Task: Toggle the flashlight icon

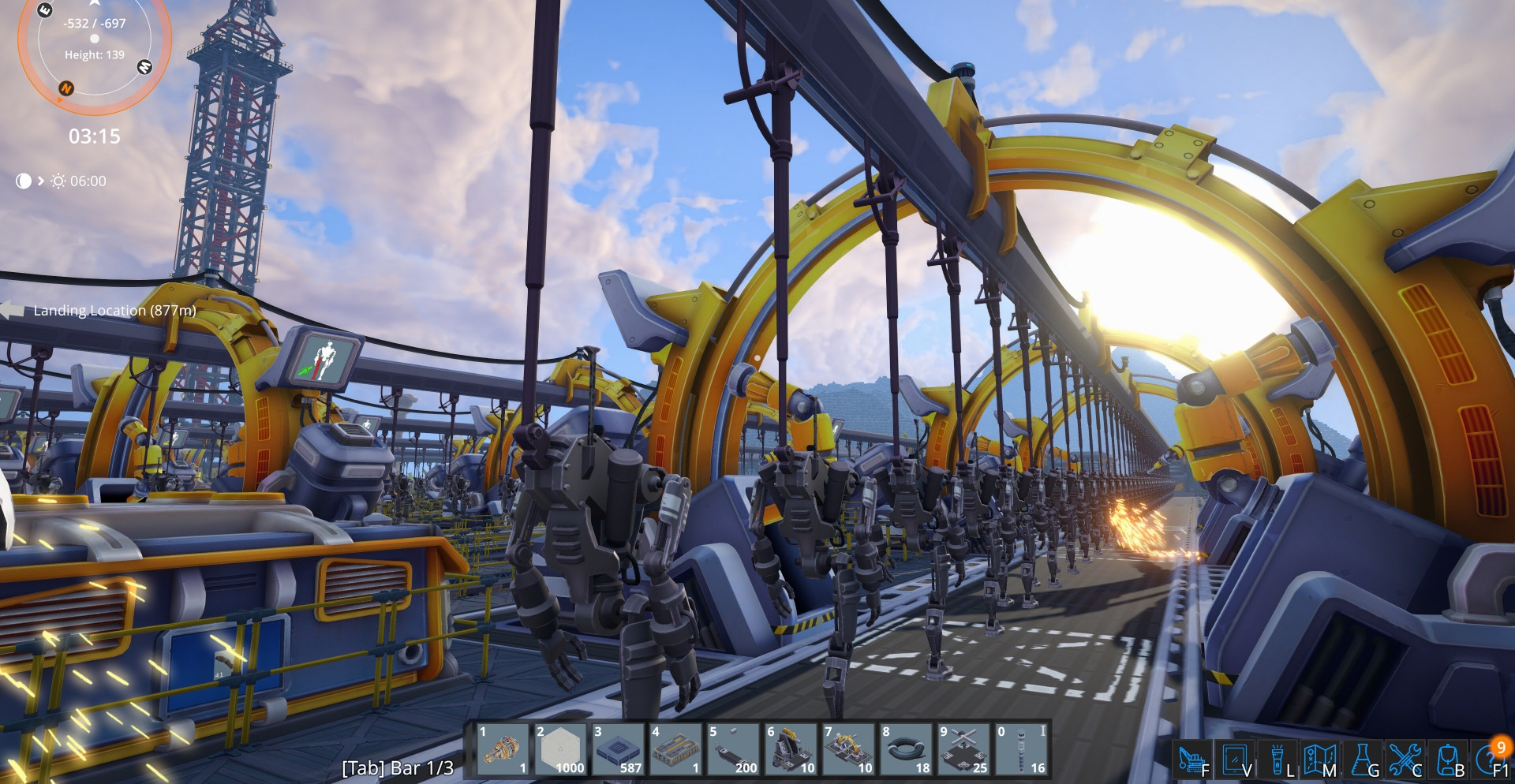Action: (1277, 760)
